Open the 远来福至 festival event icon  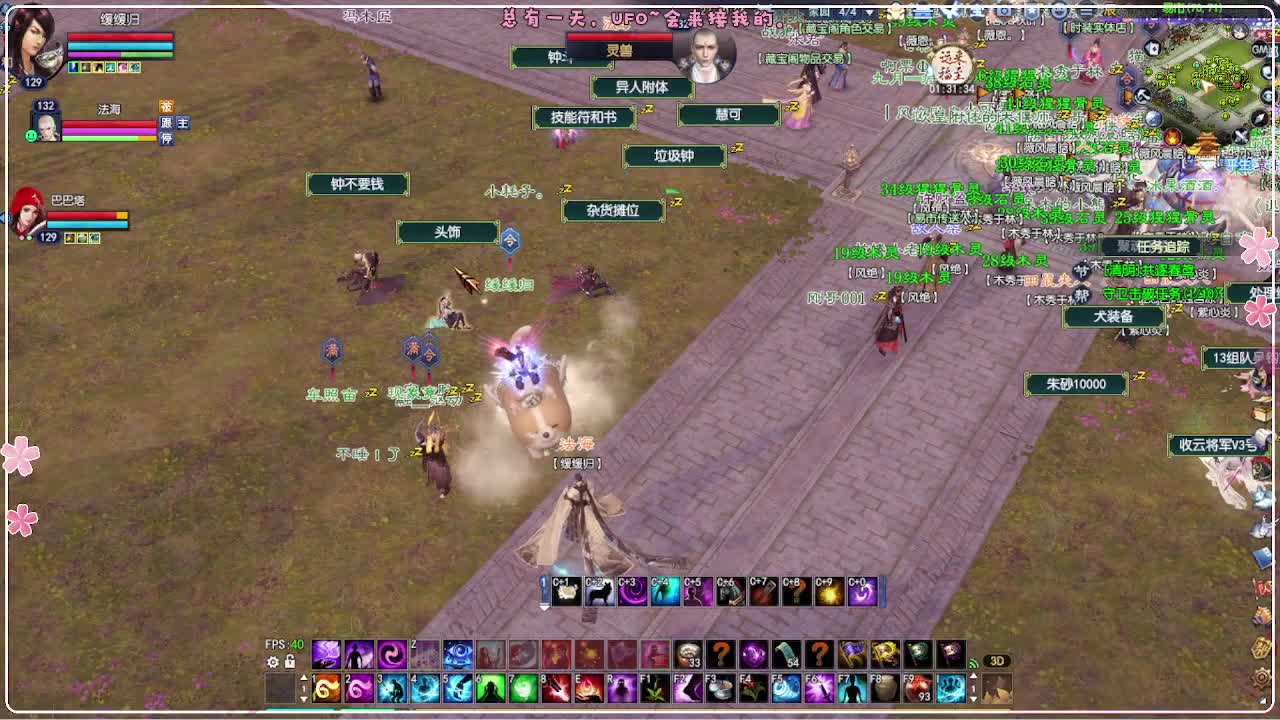click(952, 67)
